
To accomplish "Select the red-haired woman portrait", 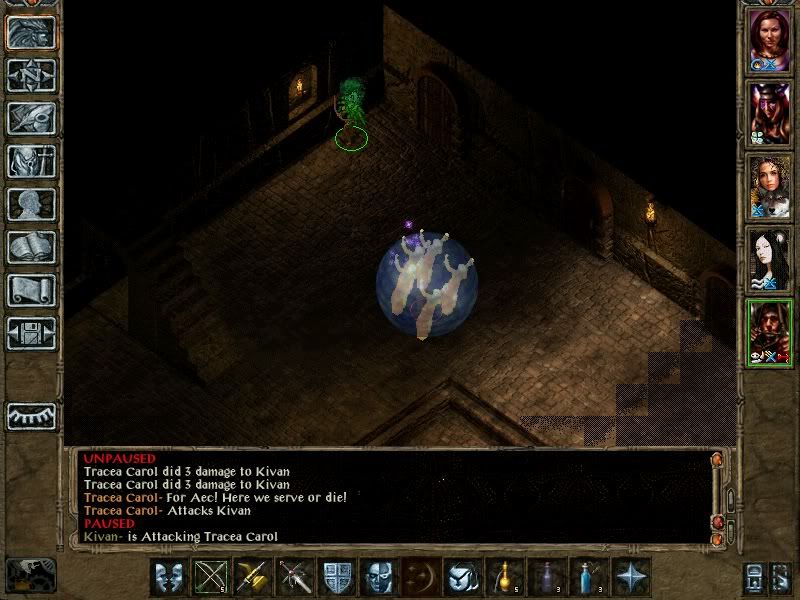I will [x=770, y=40].
